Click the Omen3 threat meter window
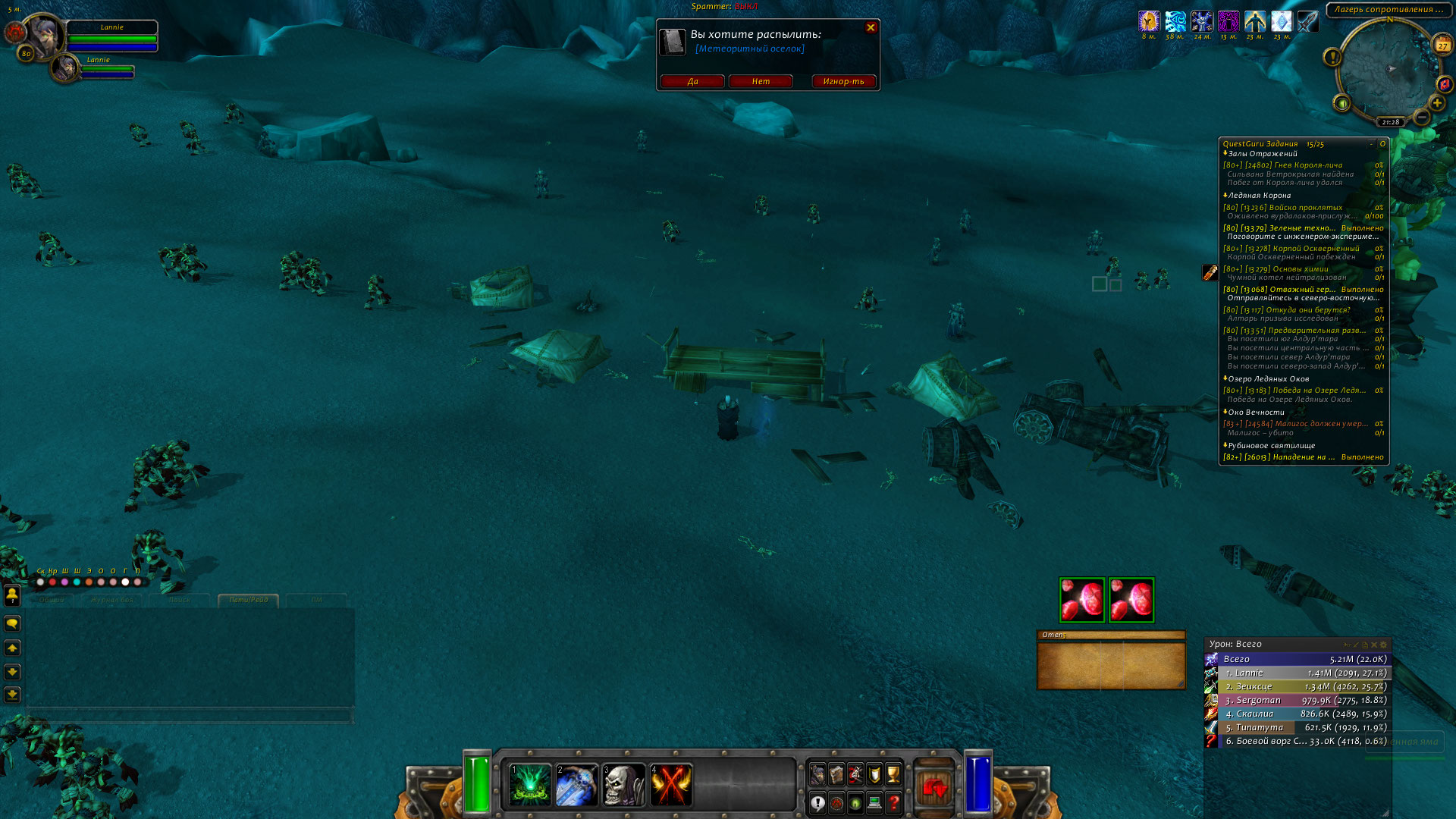This screenshot has height=819, width=1456. click(1111, 664)
